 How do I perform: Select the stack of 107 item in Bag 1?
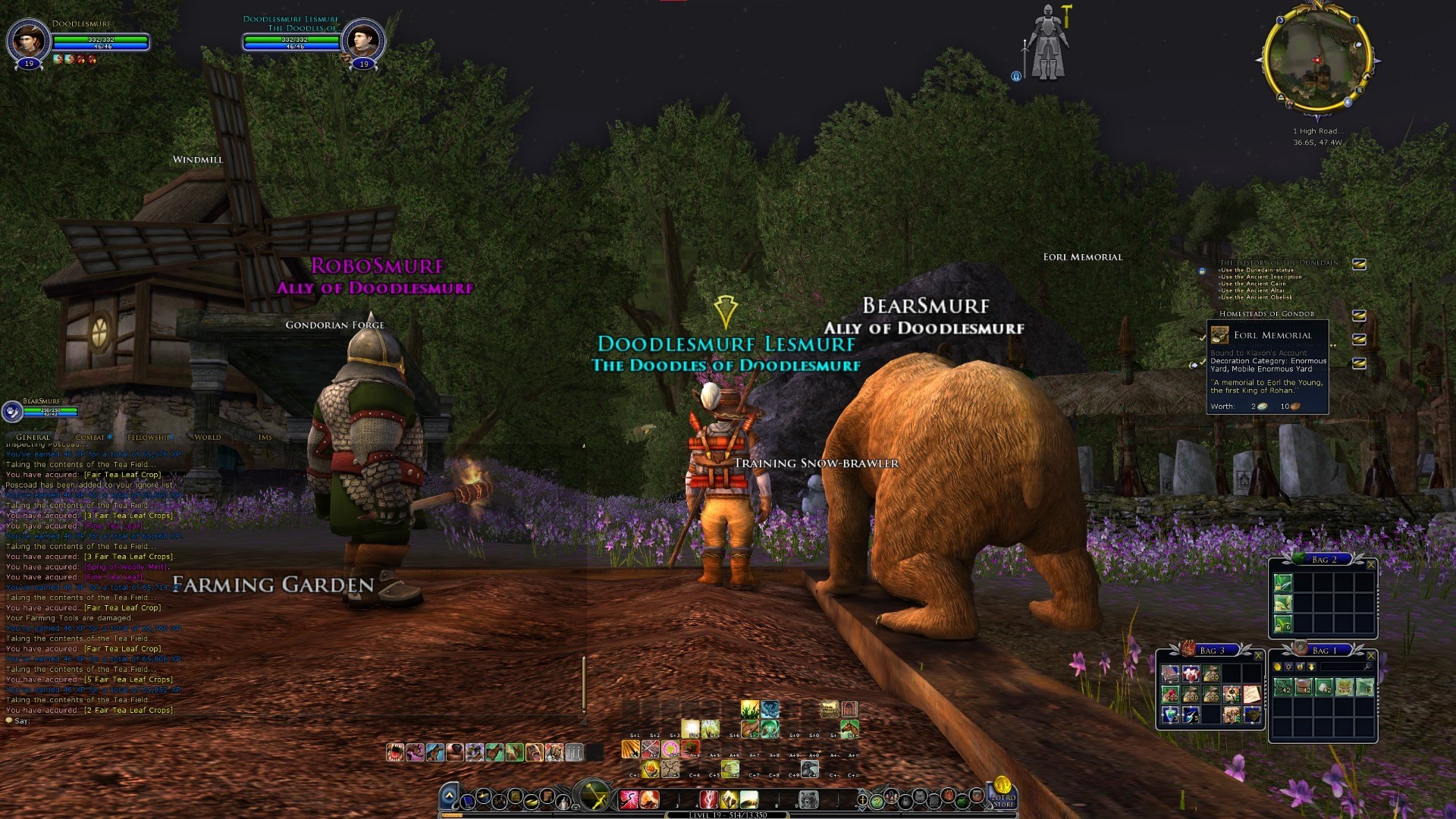pyautogui.click(x=1345, y=688)
